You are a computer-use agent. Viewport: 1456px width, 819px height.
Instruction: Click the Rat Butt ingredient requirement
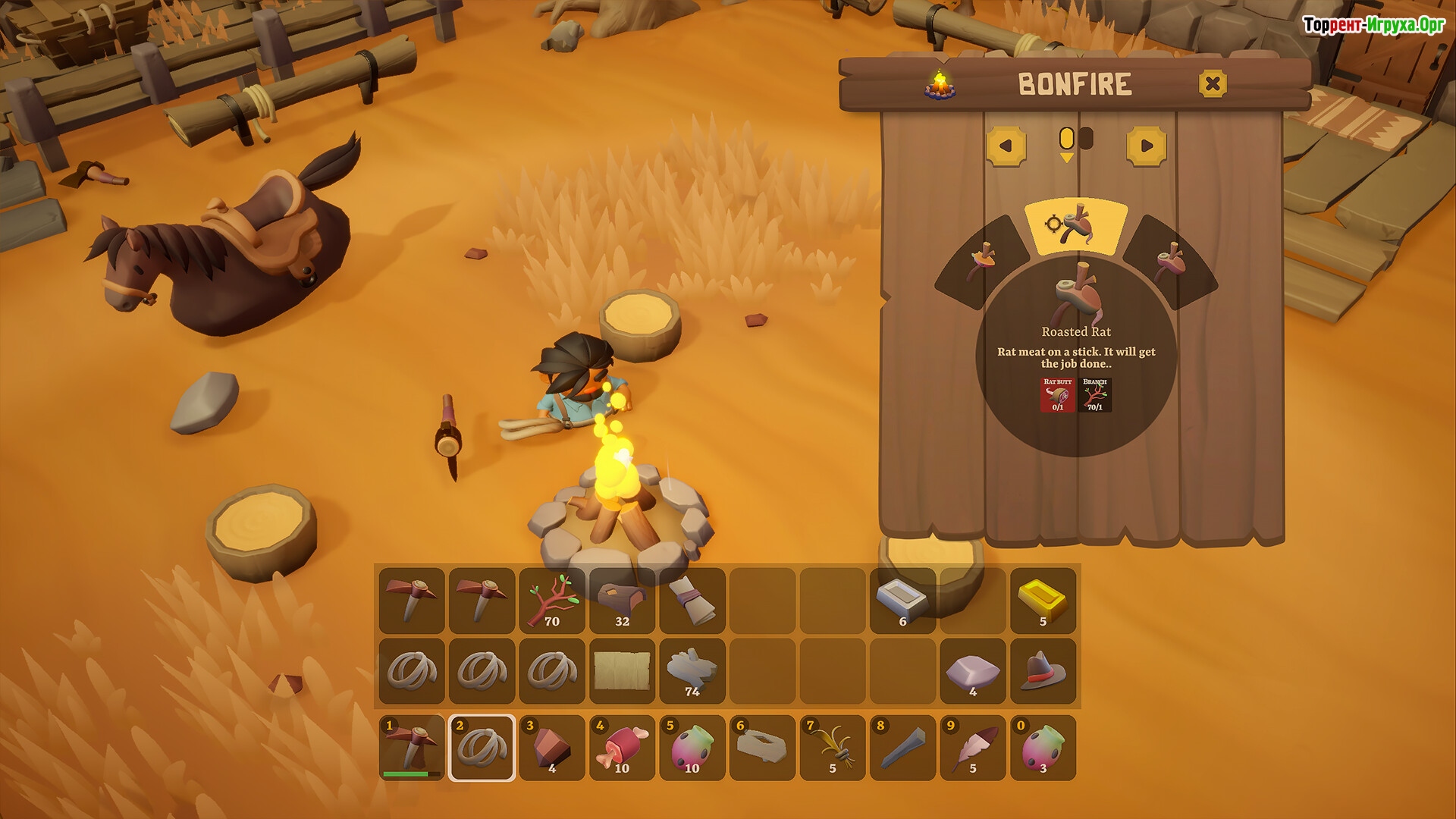point(1058,395)
